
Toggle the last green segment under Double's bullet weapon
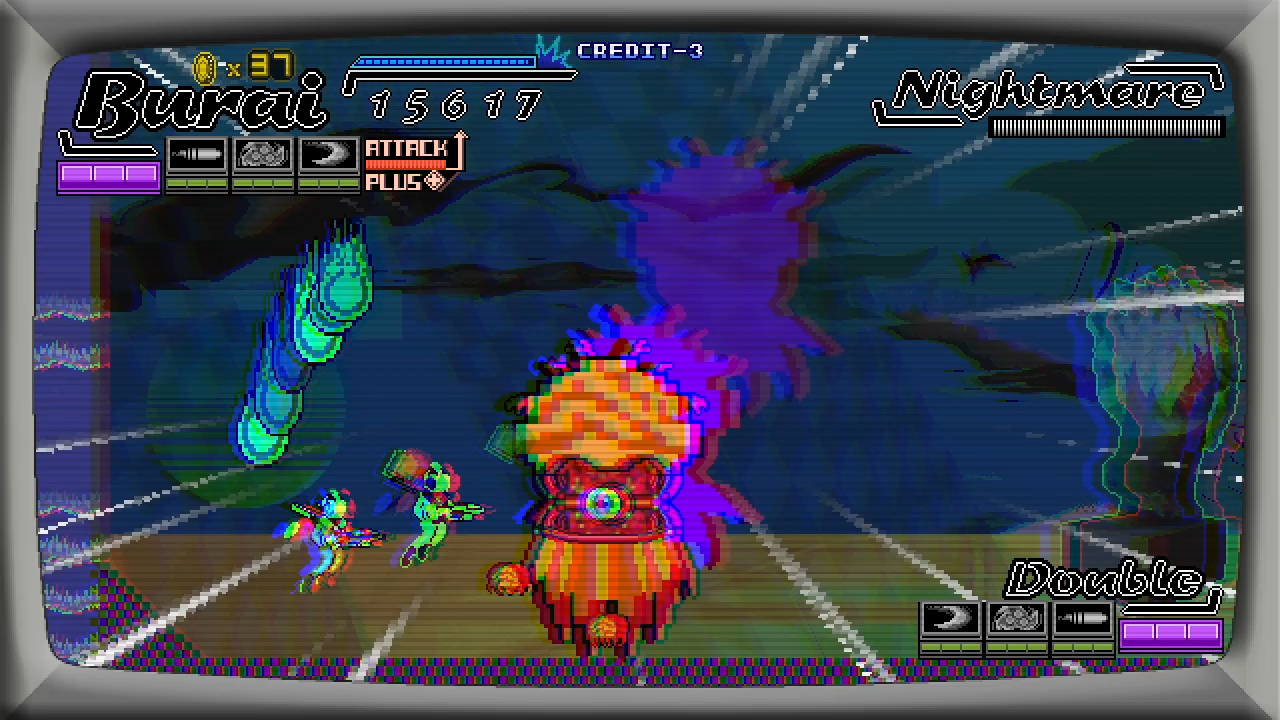coord(1102,646)
